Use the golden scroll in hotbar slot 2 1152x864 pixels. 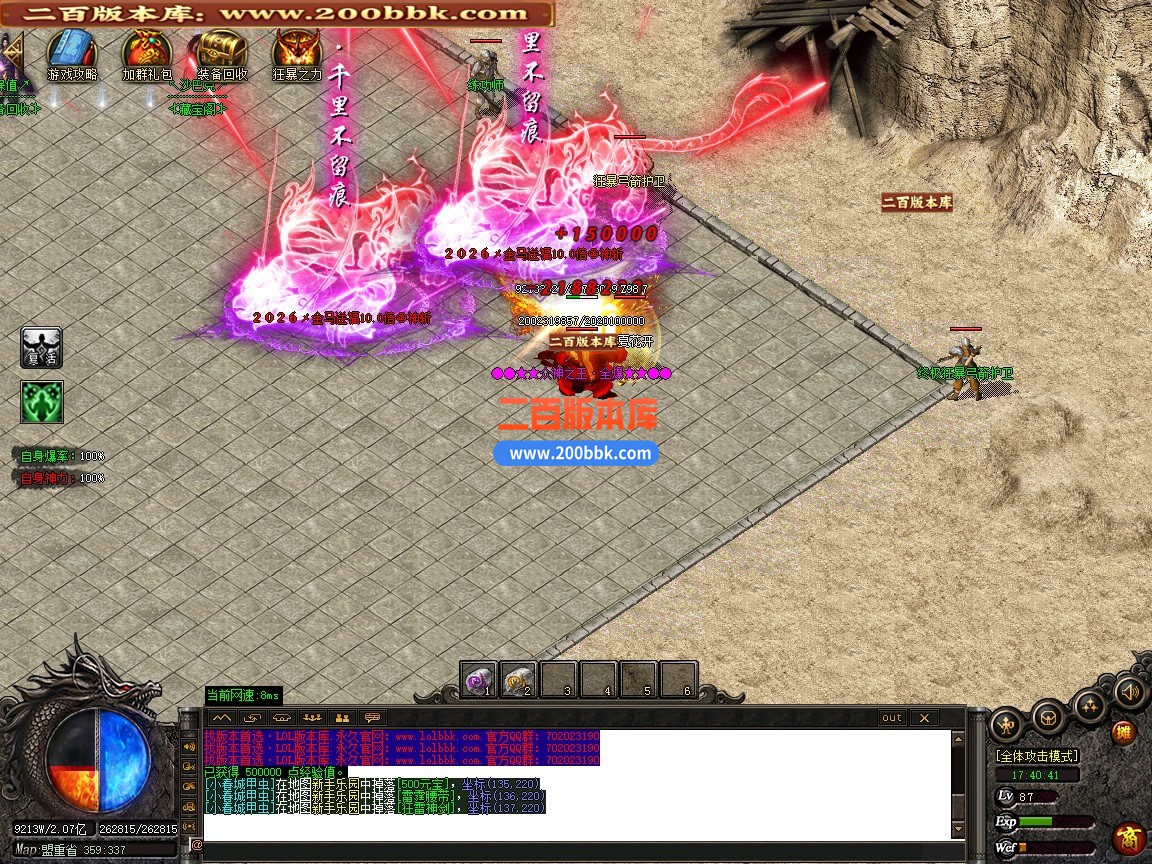point(519,680)
